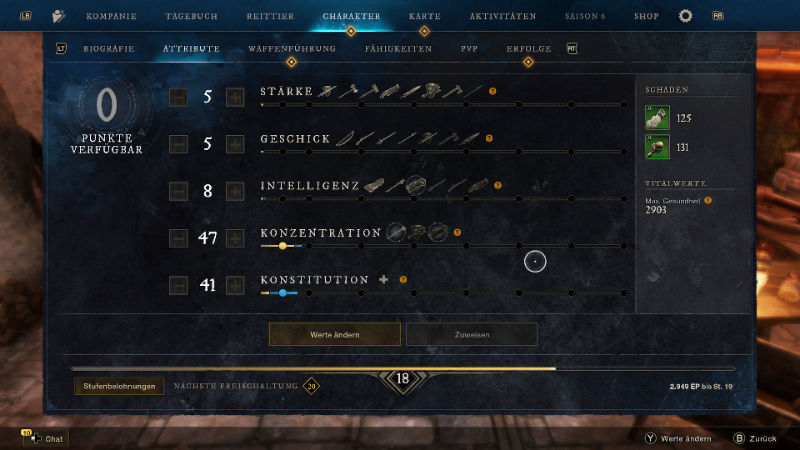Switch to the Biografie tab
Screen dimensions: 800x450
(109, 48)
